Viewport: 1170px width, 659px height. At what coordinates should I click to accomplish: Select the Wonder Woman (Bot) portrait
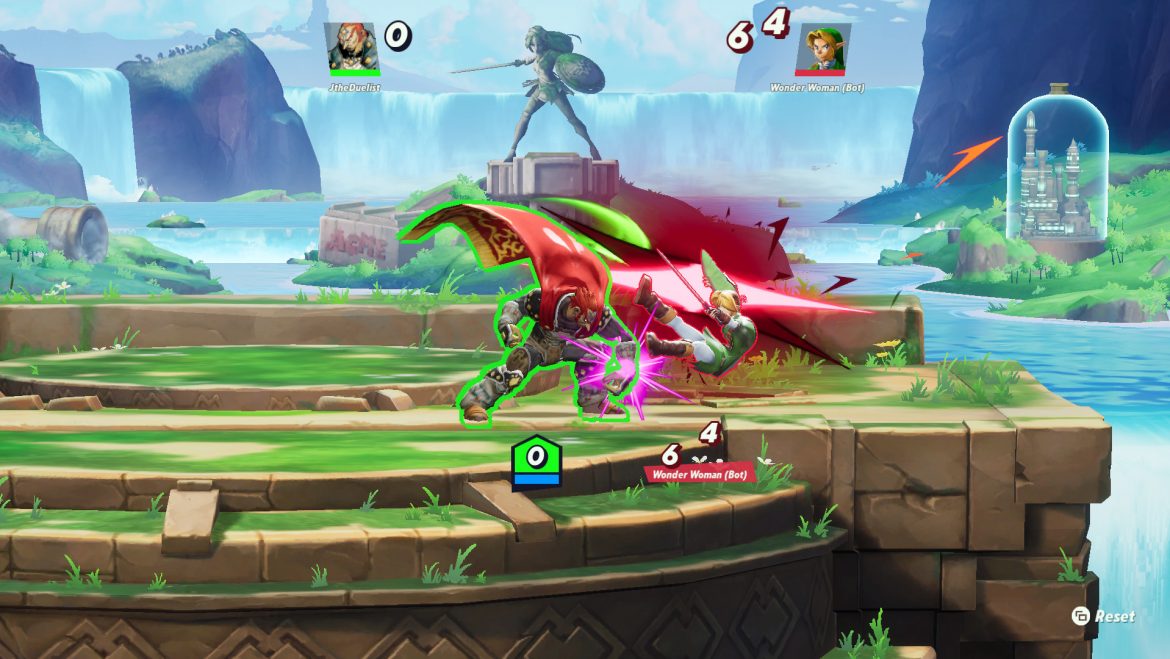[x=822, y=47]
